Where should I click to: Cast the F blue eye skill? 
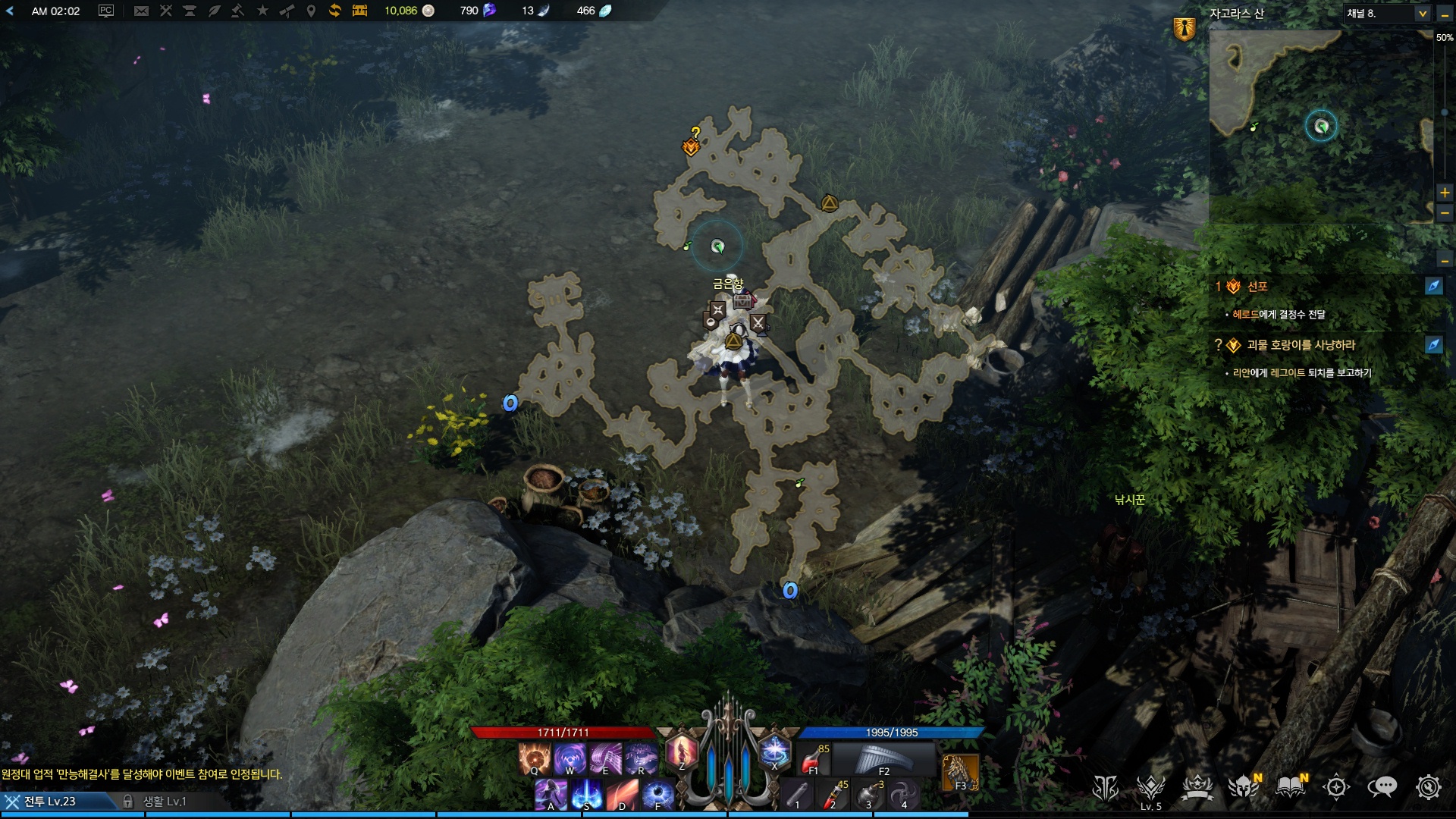tap(657, 794)
